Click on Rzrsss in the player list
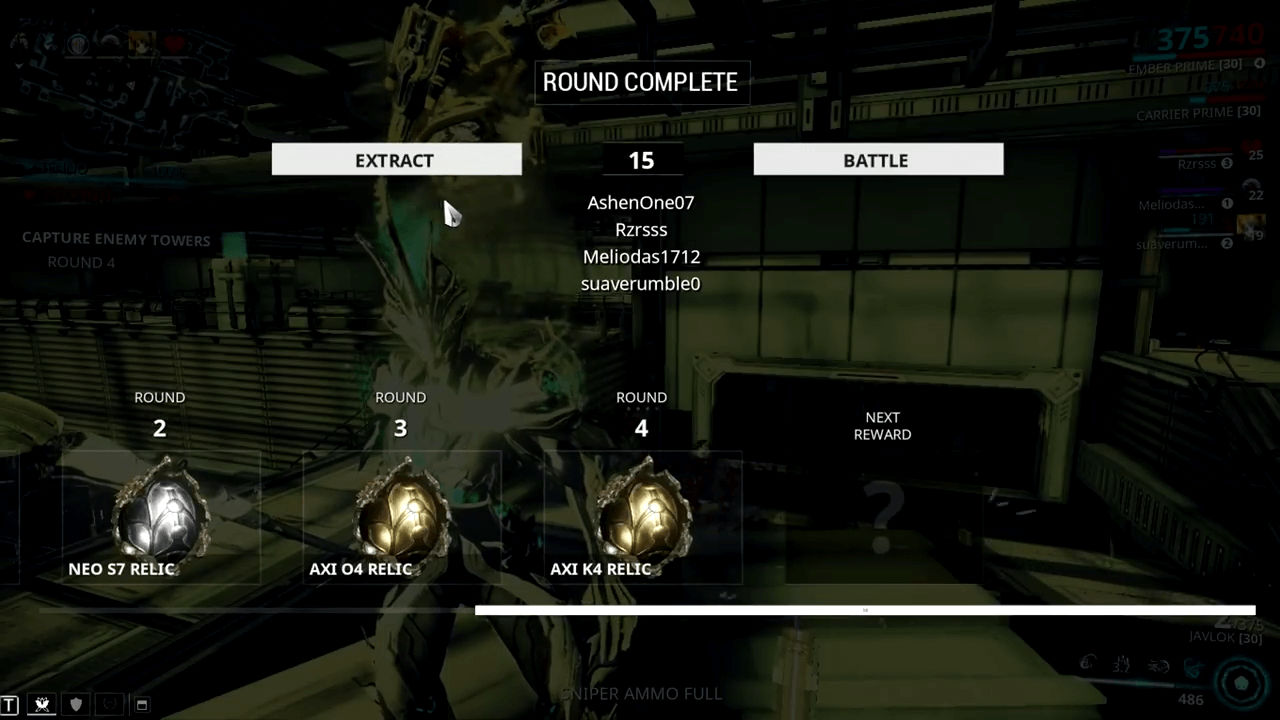This screenshot has height=720, width=1280. 640,230
